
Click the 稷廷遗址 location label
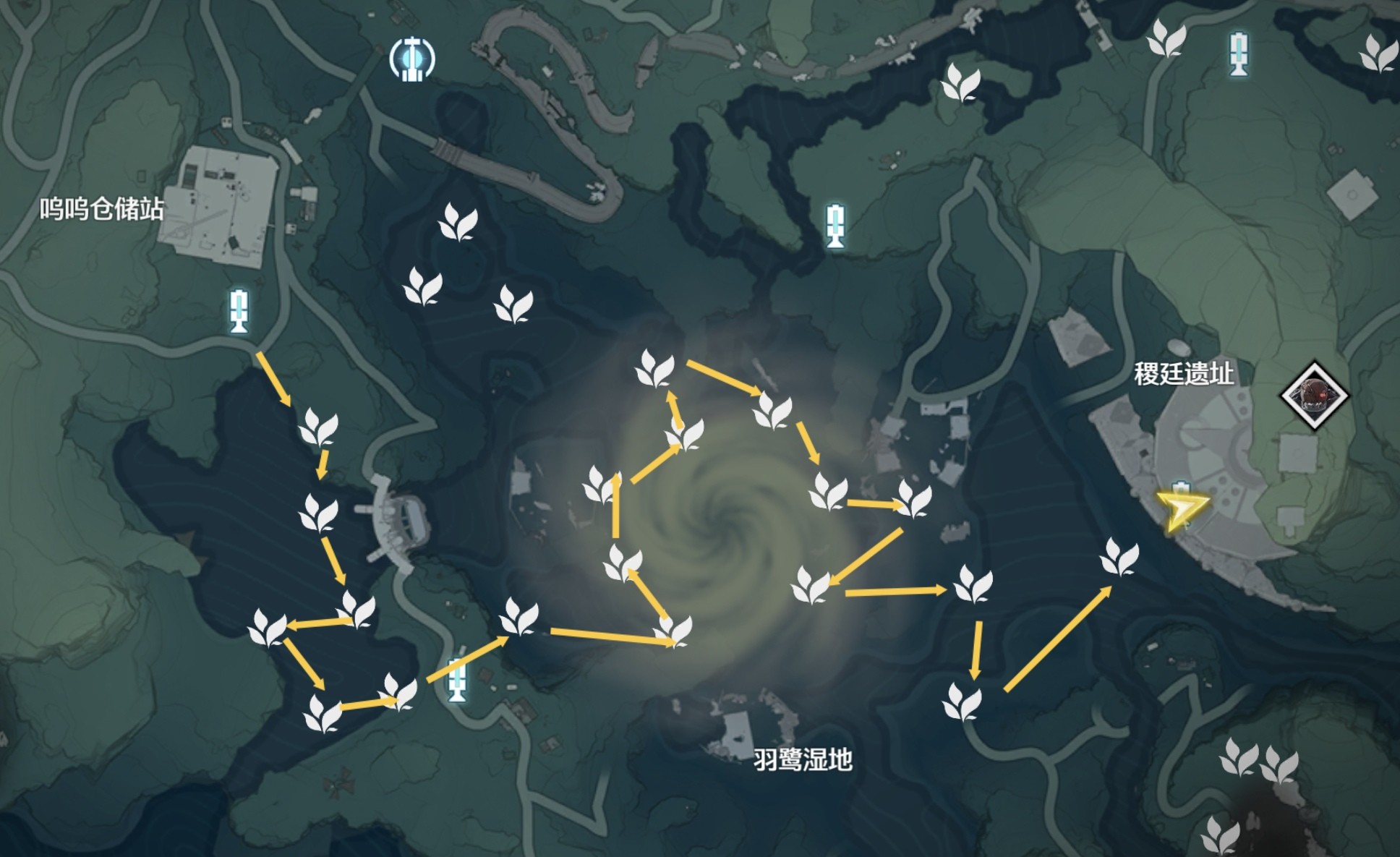(1184, 374)
